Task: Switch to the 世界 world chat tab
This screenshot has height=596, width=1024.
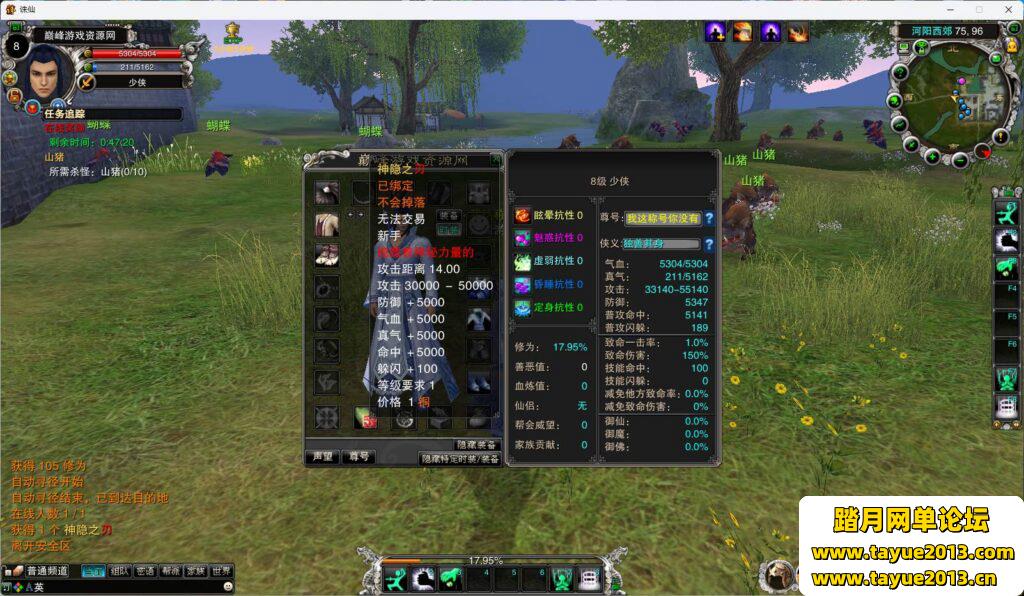Action: [x=222, y=571]
